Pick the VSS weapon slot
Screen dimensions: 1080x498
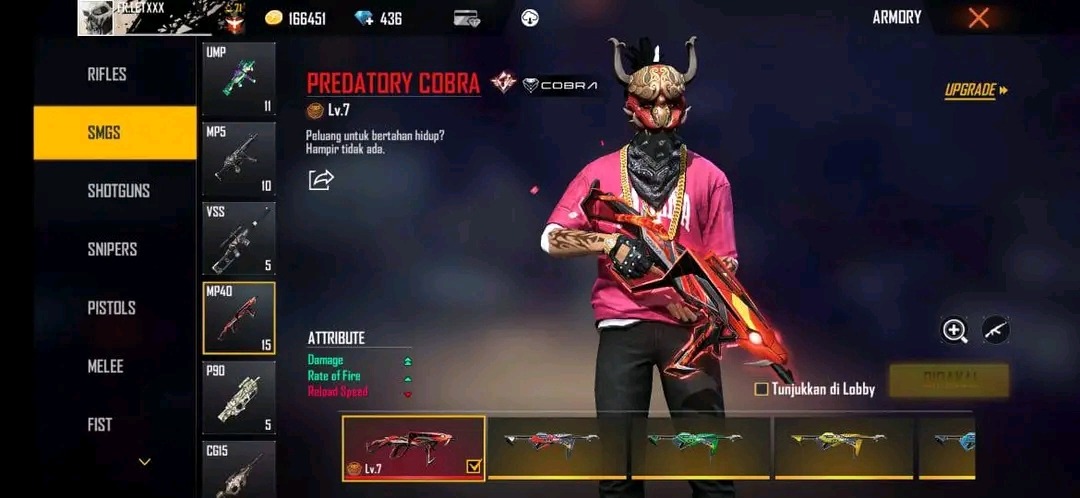point(239,239)
